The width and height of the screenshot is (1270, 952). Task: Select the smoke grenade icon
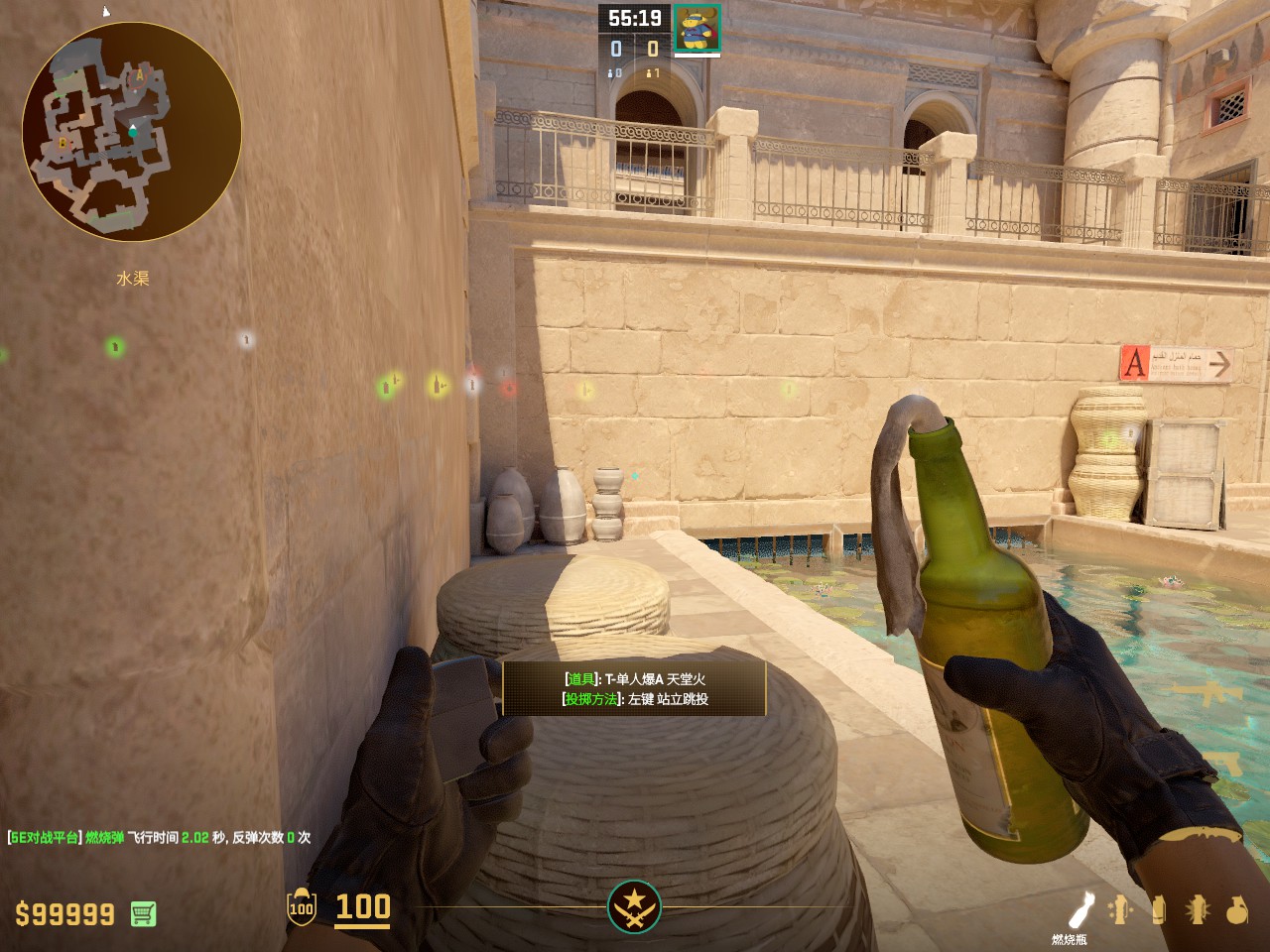(1158, 909)
